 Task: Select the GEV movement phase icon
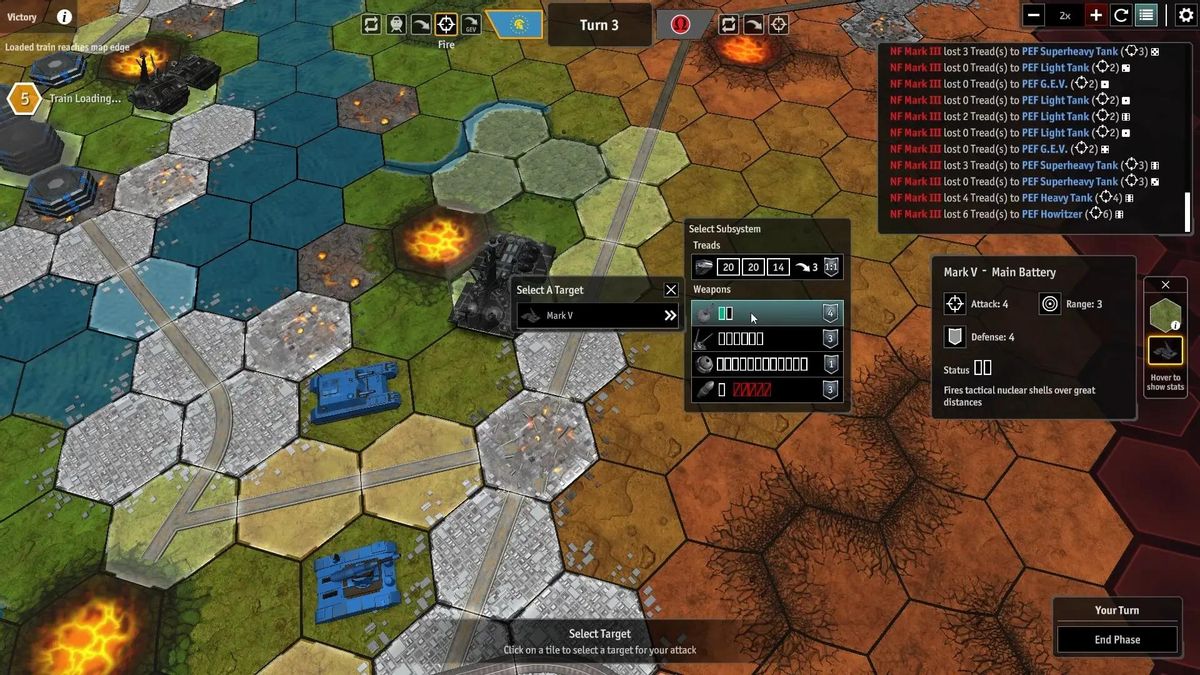tap(470, 24)
